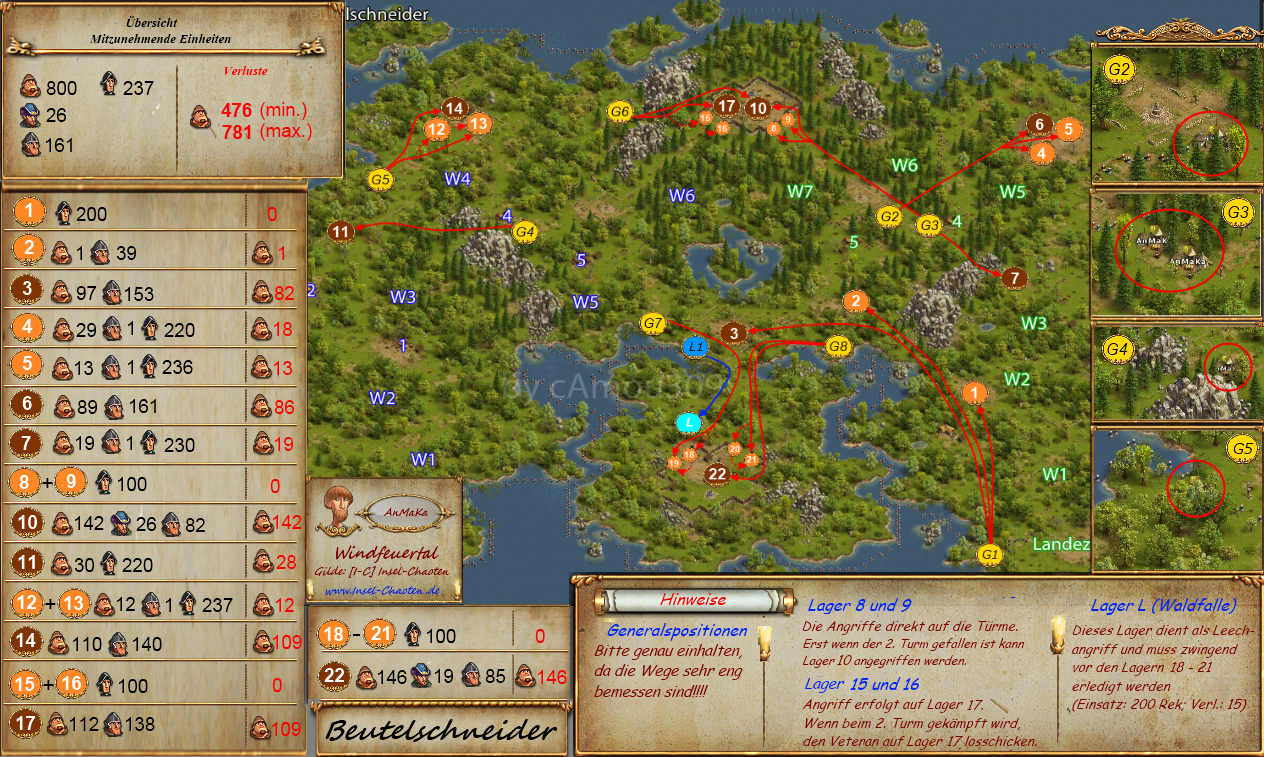This screenshot has width=1264, height=757.
Task: Select the G7 general marker on the map
Action: click(653, 323)
